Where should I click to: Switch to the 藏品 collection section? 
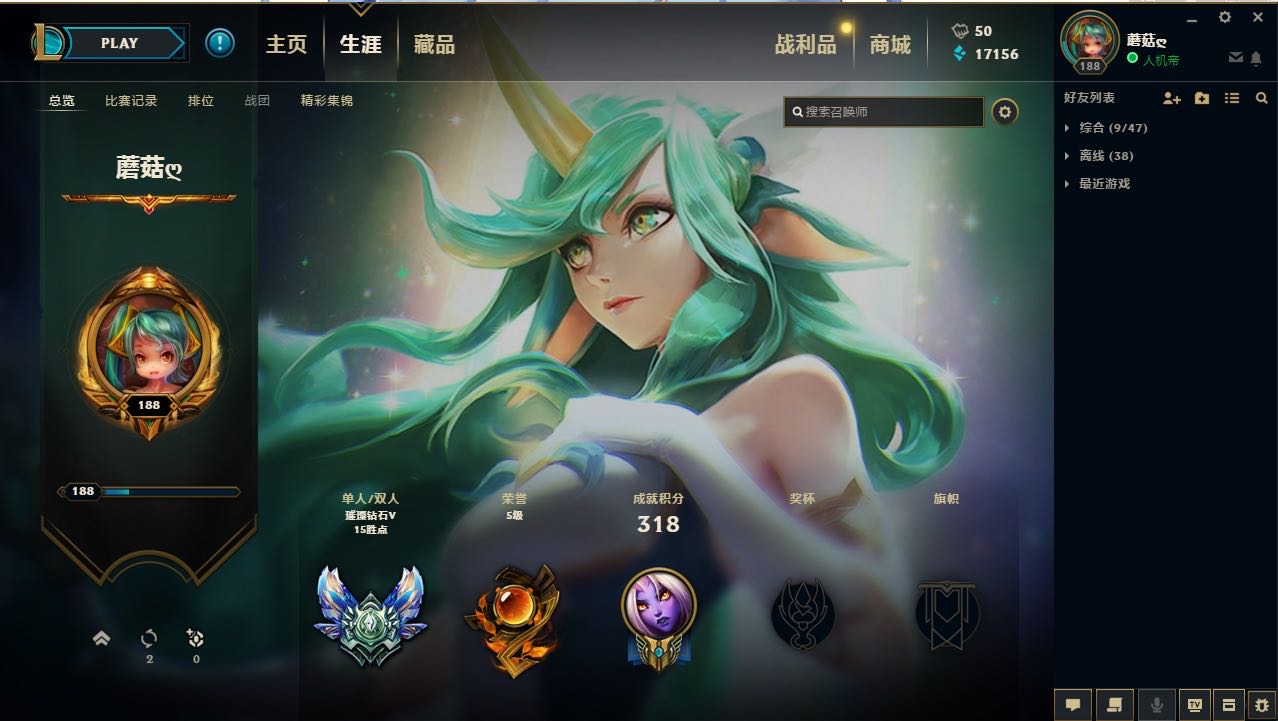[434, 44]
